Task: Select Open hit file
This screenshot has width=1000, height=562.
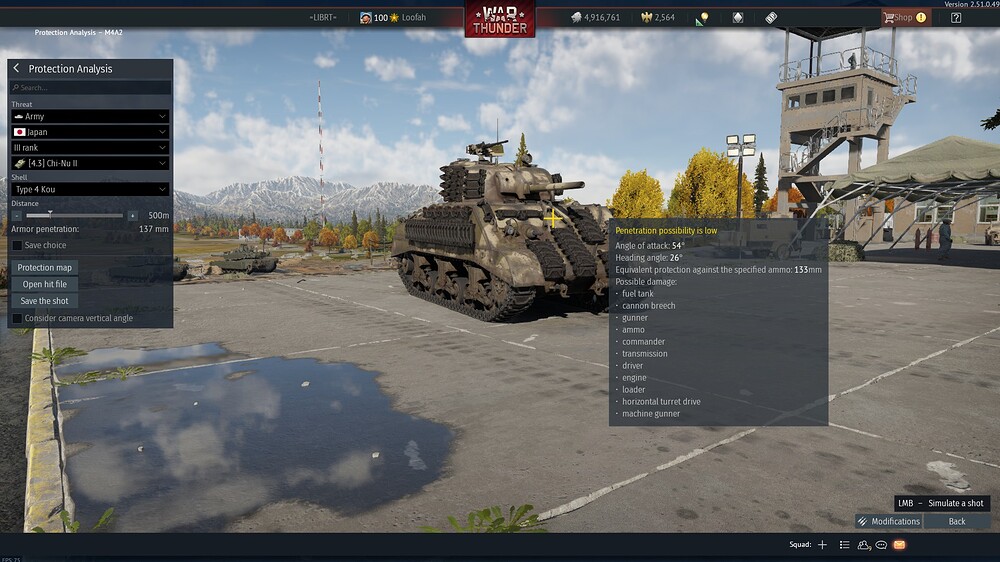Action: tap(45, 284)
